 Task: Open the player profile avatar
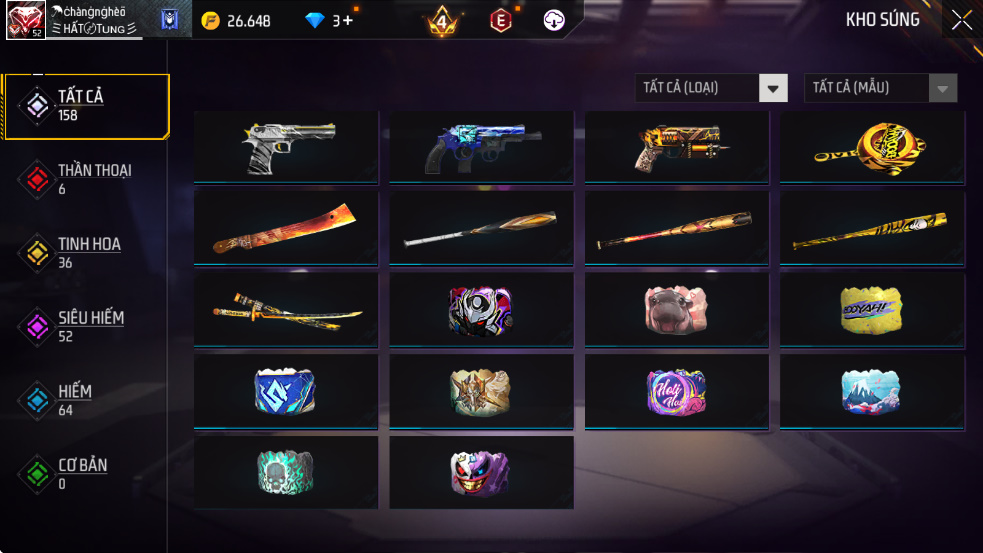click(25, 20)
